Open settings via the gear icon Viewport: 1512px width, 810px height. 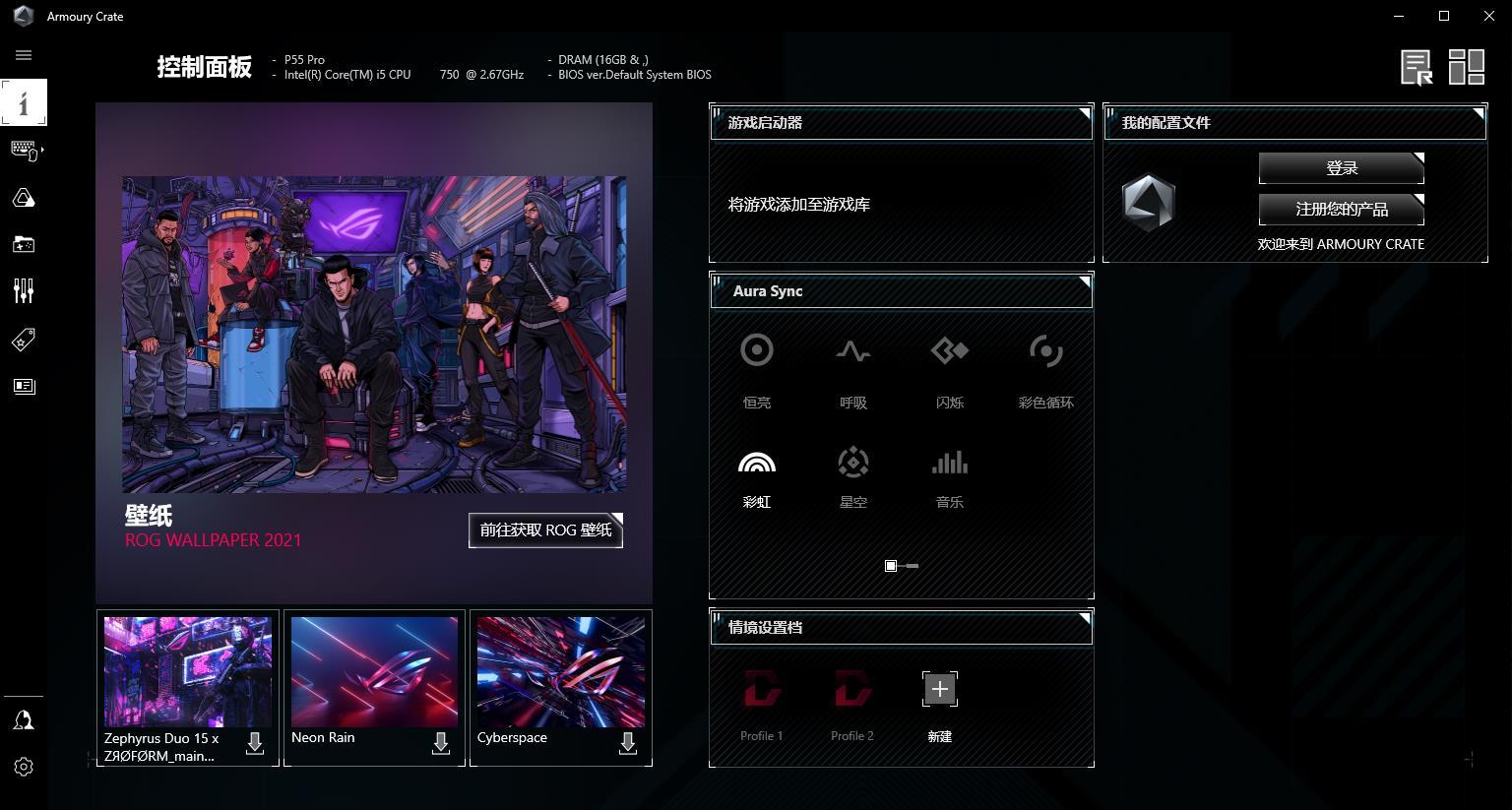[x=24, y=767]
